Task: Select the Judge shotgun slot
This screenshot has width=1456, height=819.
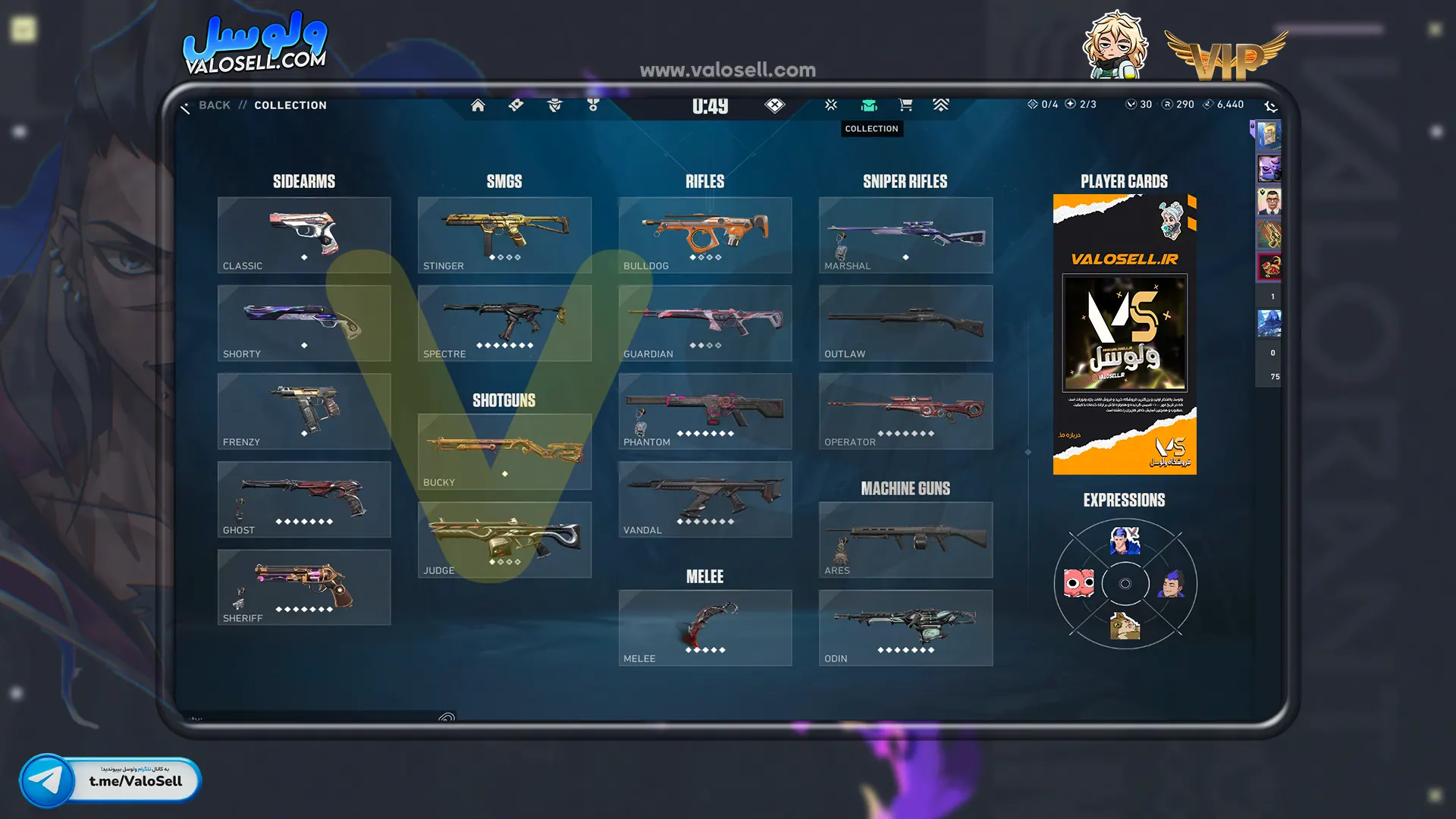Action: (x=504, y=539)
